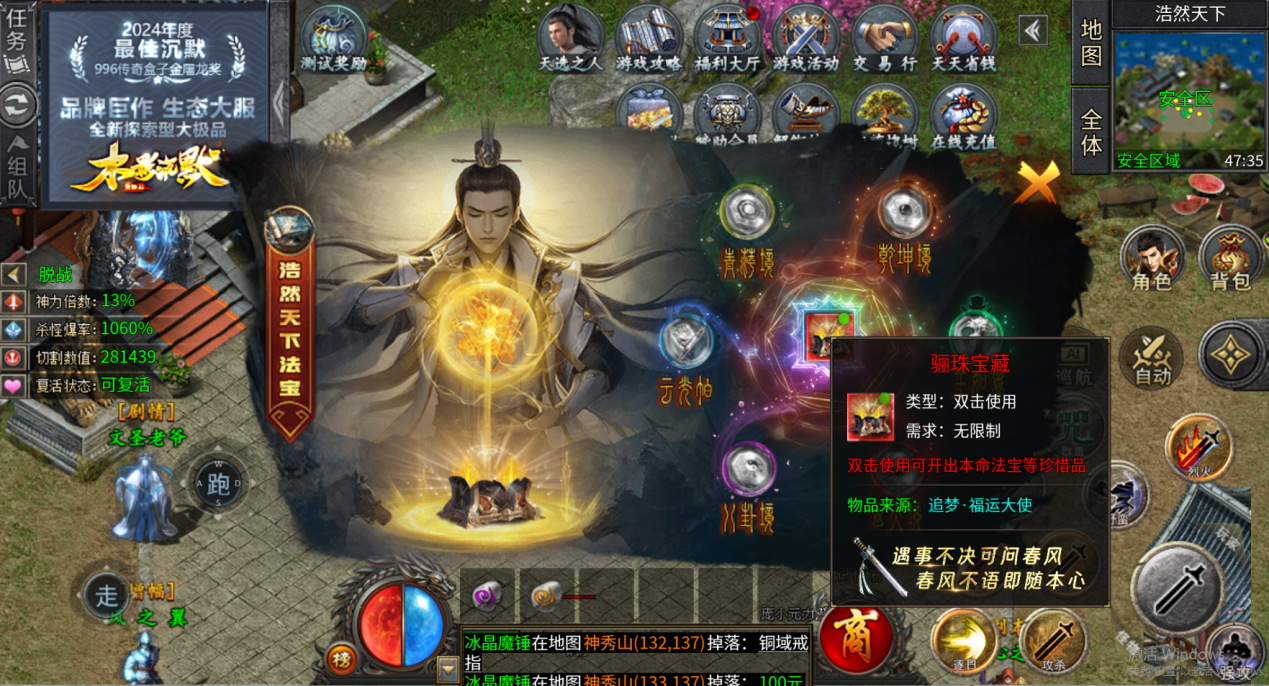Switch to the 全体 tab
Screen dimensions: 1269x686
(x=1091, y=132)
